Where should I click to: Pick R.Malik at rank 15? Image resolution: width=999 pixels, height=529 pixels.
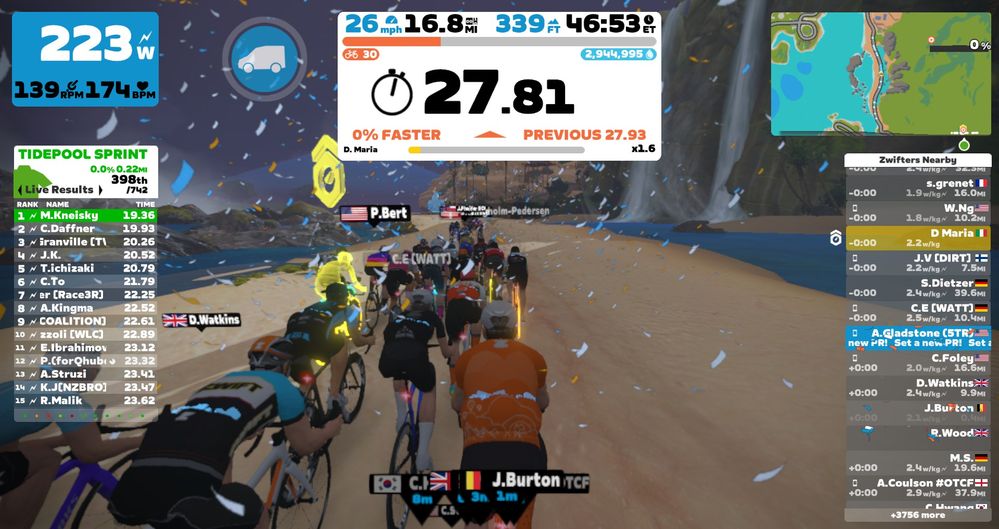pyautogui.click(x=86, y=400)
